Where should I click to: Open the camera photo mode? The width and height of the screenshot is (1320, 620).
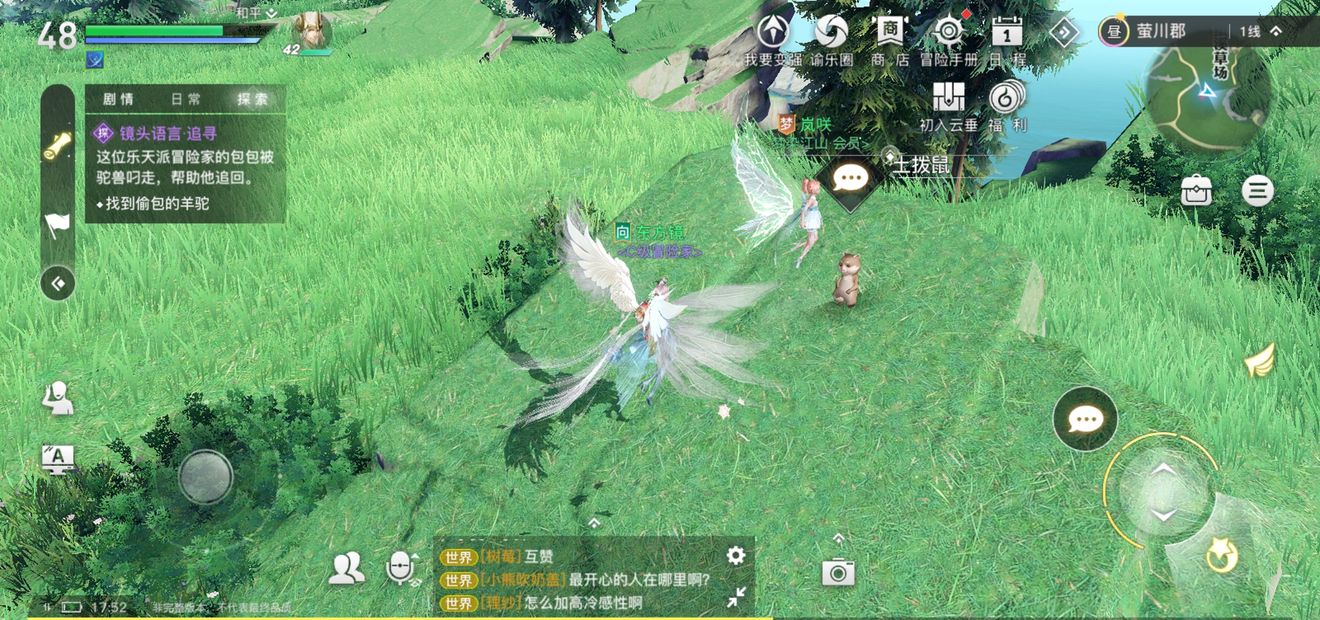[838, 571]
